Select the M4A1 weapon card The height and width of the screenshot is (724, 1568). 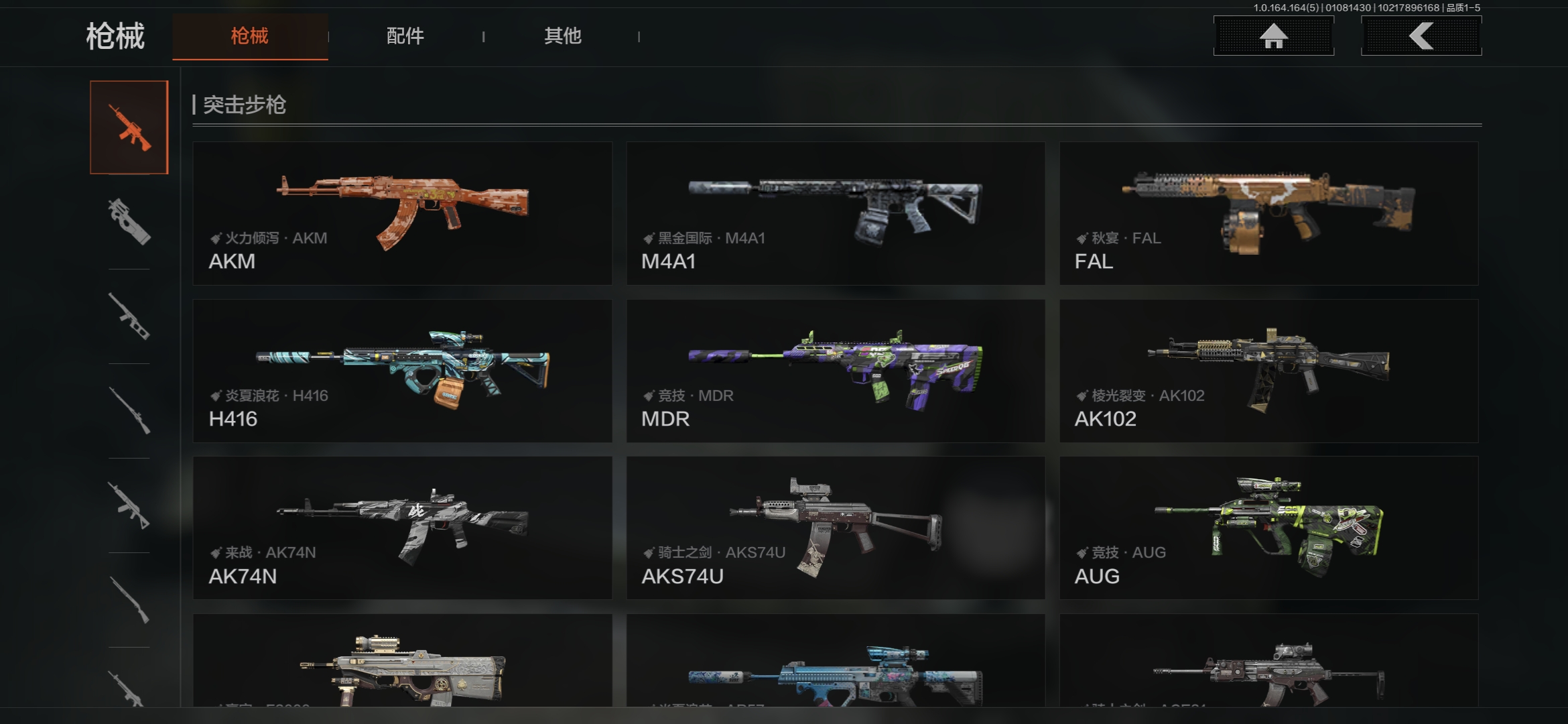836,213
